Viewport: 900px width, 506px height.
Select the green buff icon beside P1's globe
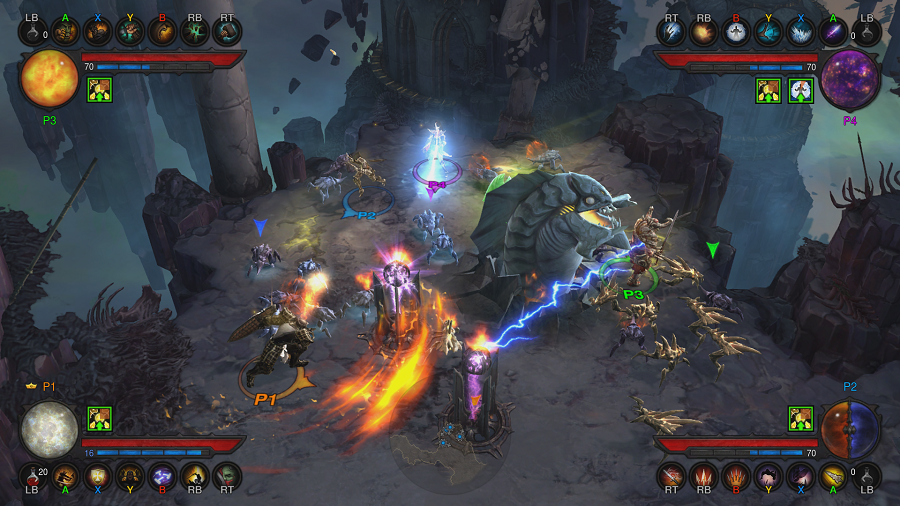[99, 417]
